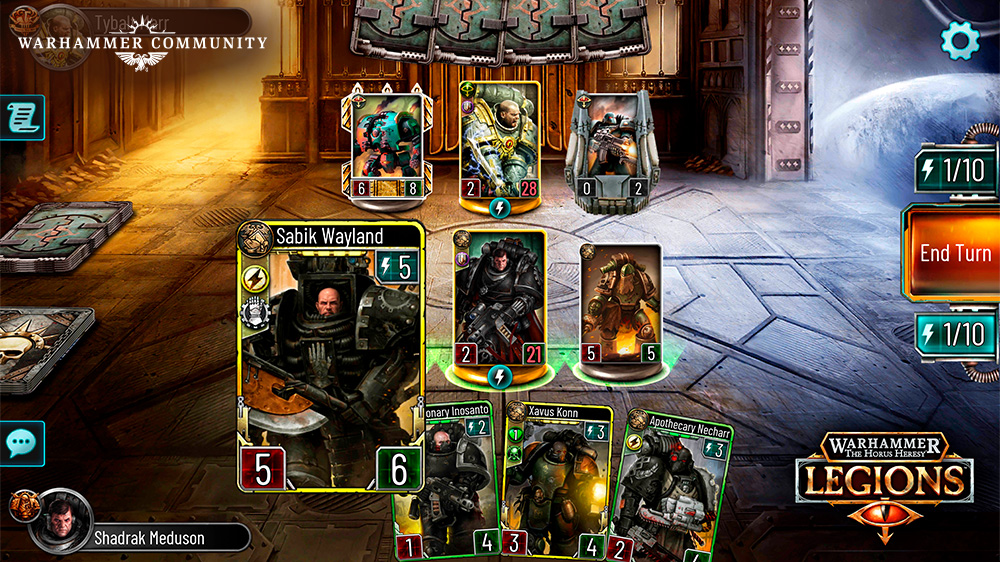The width and height of the screenshot is (1000, 562).
Task: Open the scroll log panel
Action: (x=22, y=118)
